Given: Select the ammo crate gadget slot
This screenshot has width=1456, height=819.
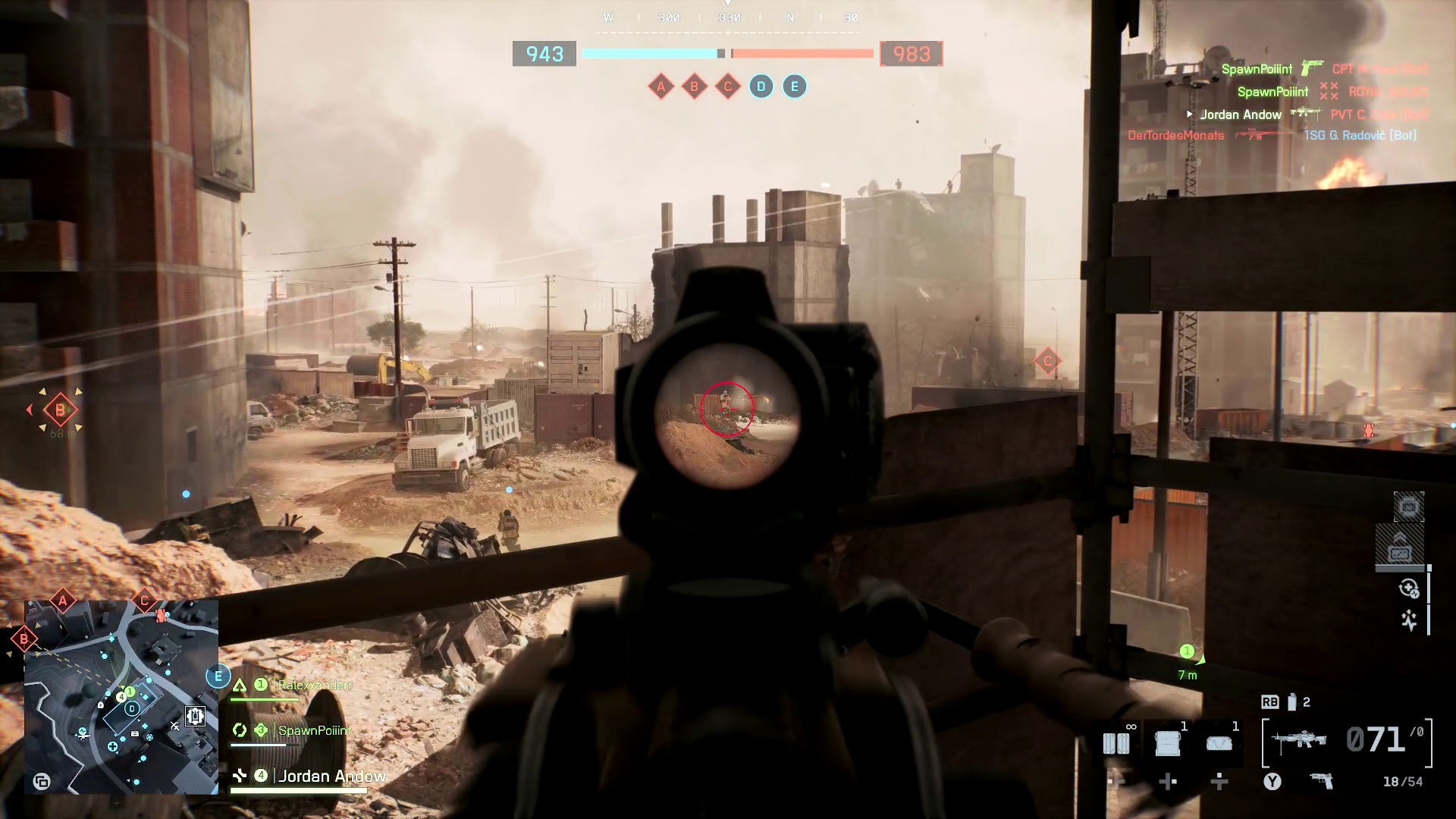Looking at the screenshot, I should coord(1168,742).
